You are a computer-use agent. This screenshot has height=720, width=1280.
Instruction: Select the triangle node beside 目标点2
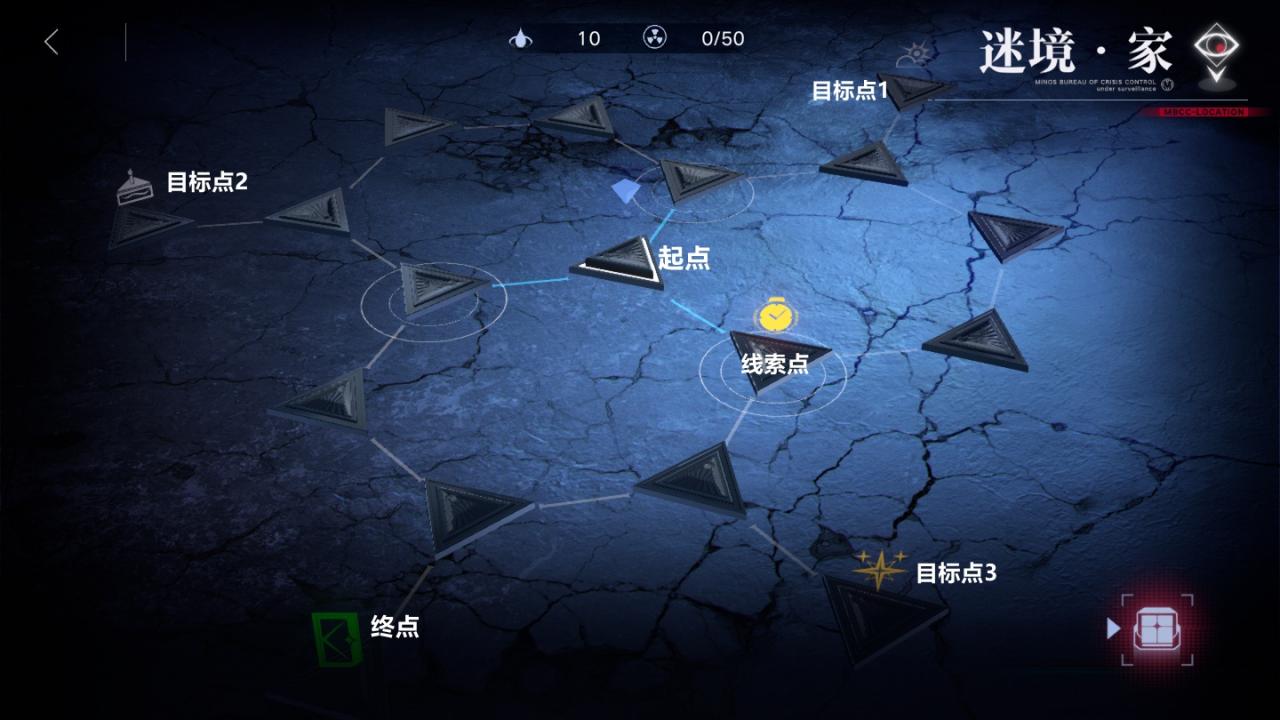click(150, 228)
